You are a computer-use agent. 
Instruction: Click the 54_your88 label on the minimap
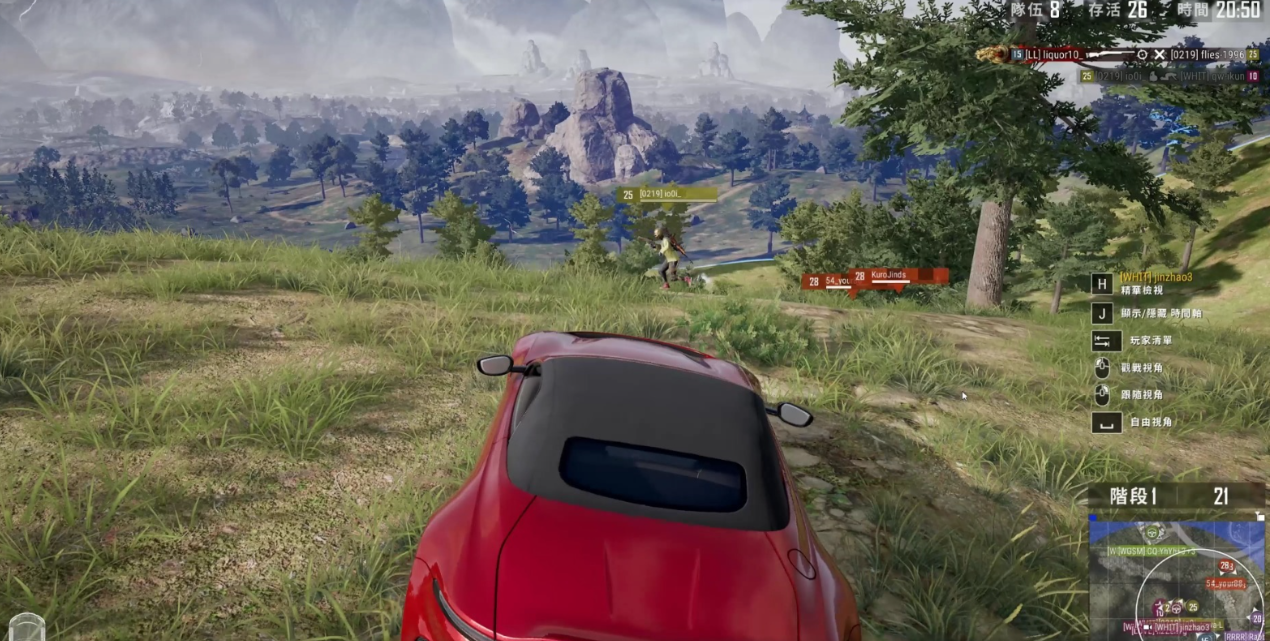1226,583
